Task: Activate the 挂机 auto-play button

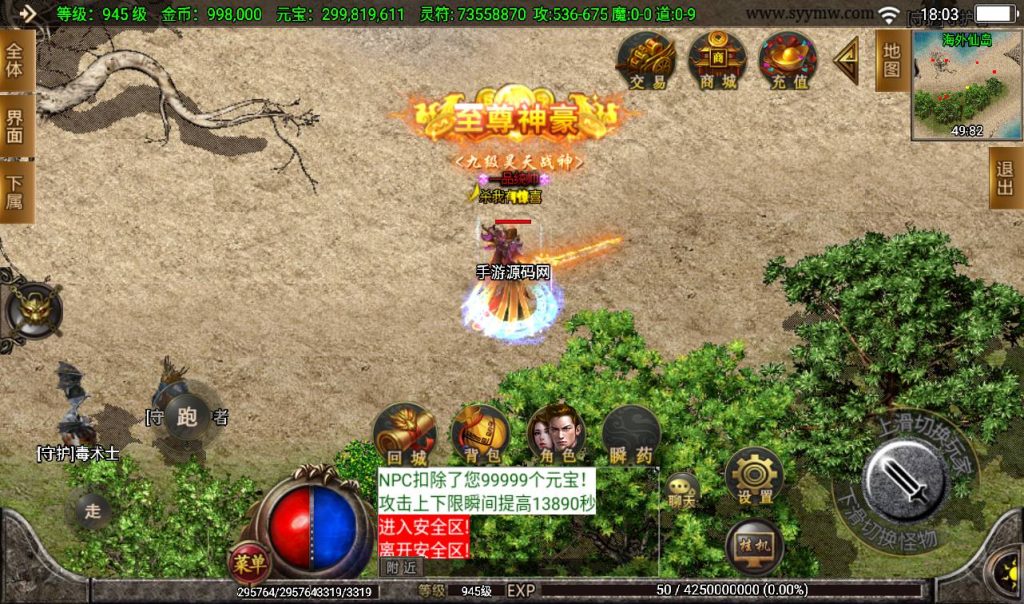Action: coord(754,547)
